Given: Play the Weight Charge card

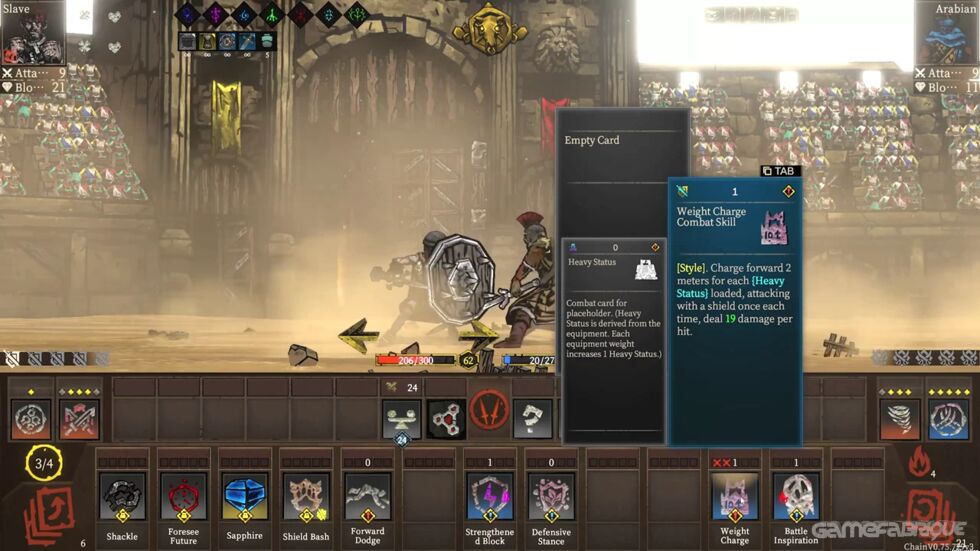Looking at the screenshot, I should click(x=735, y=497).
